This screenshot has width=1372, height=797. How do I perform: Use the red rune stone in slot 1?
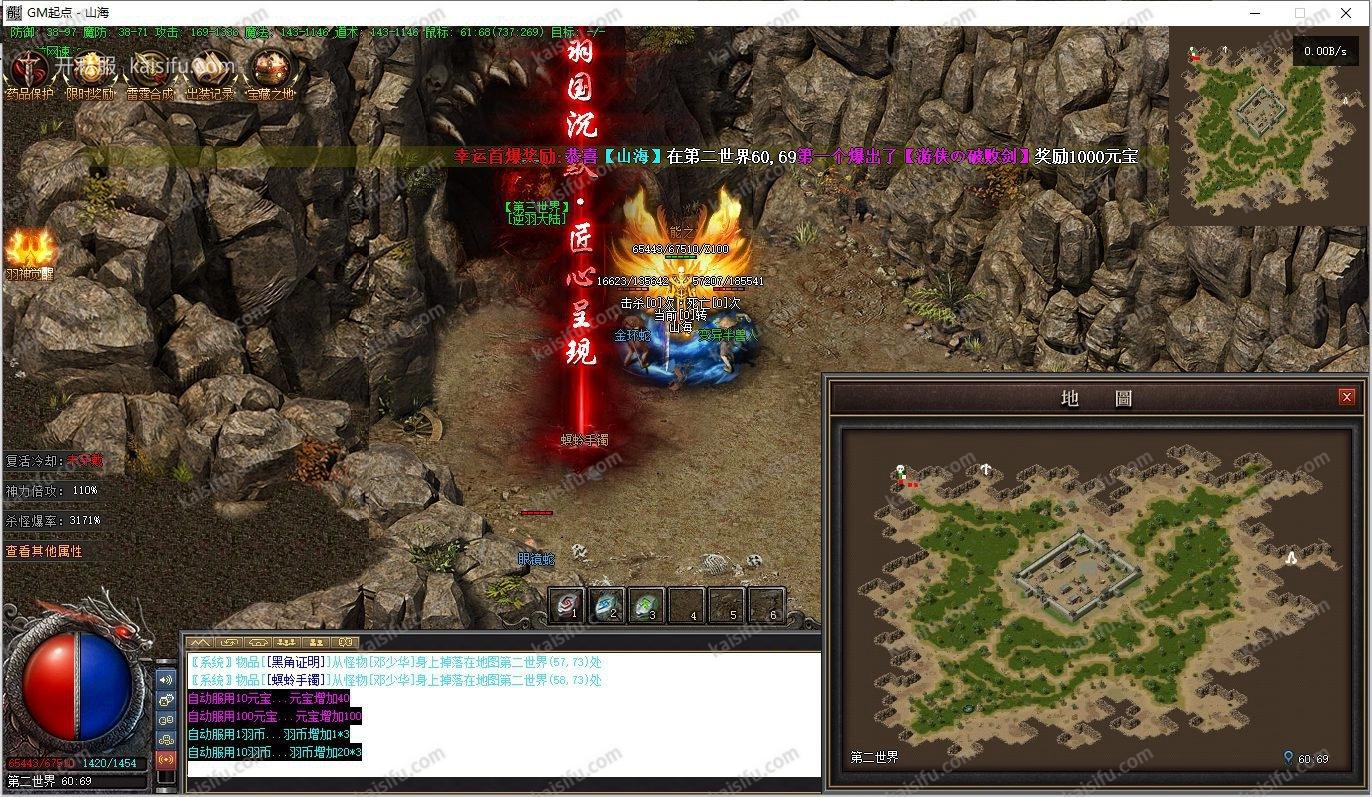(569, 605)
